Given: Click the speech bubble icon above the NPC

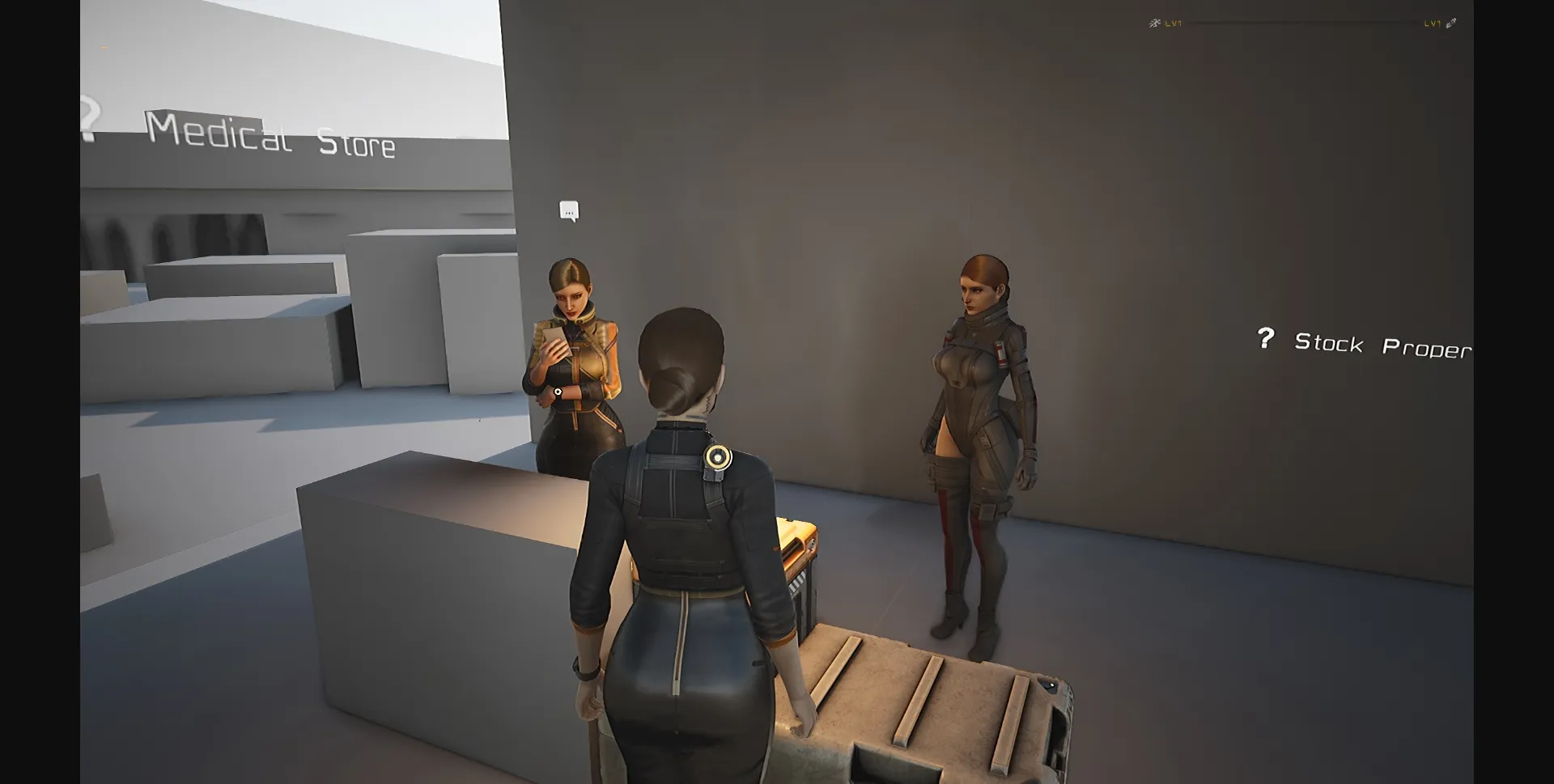Looking at the screenshot, I should 567,210.
